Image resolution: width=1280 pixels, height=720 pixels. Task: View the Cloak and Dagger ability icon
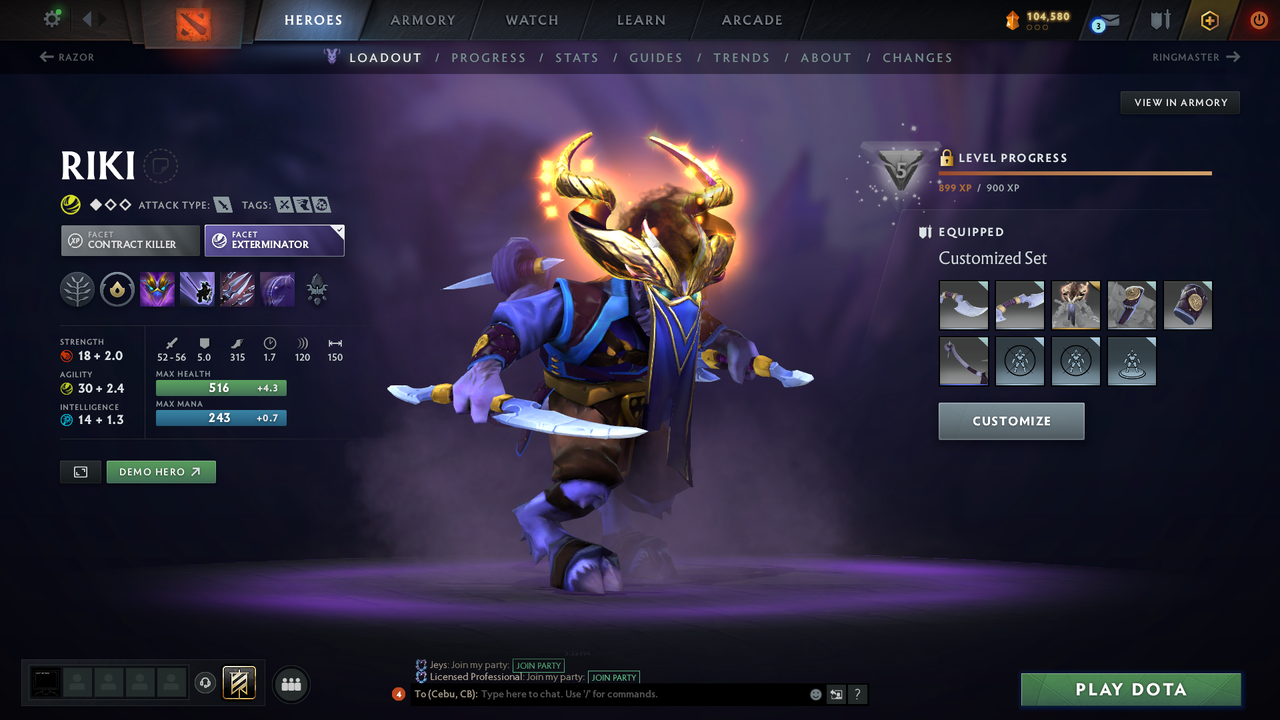coord(277,289)
